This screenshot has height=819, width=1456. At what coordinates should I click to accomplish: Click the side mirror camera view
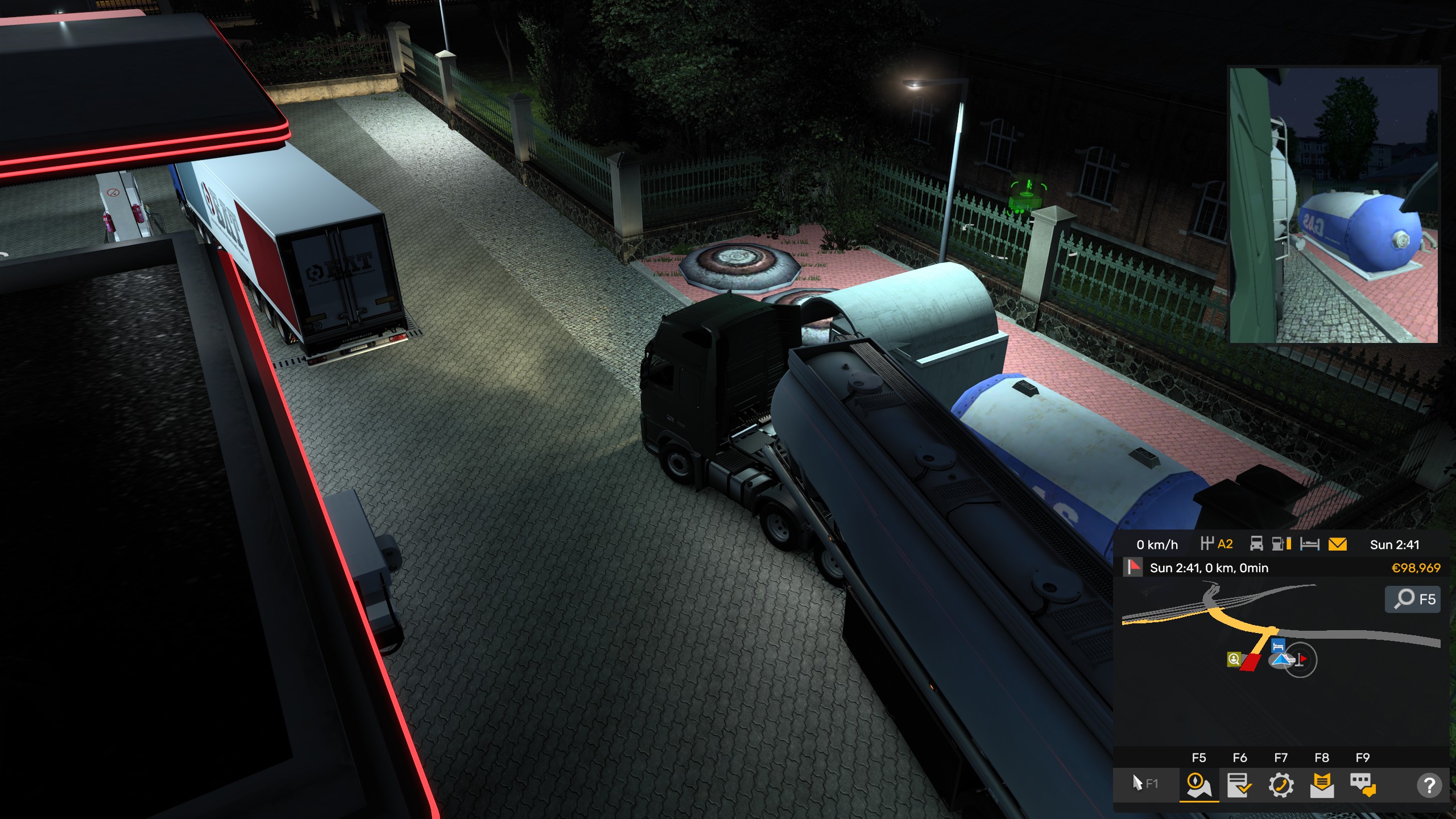(1334, 205)
